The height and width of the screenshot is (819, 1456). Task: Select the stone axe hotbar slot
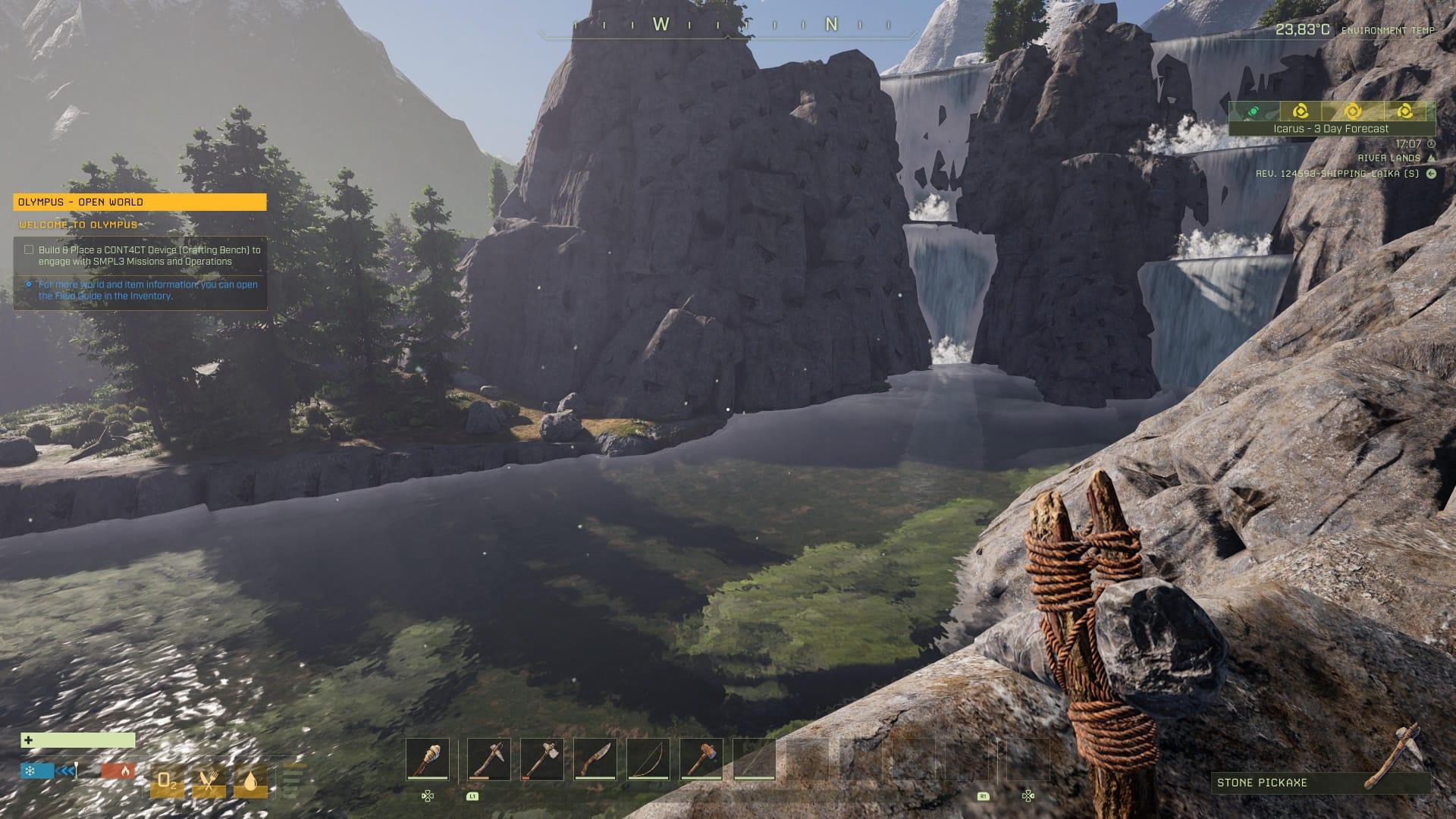[542, 758]
